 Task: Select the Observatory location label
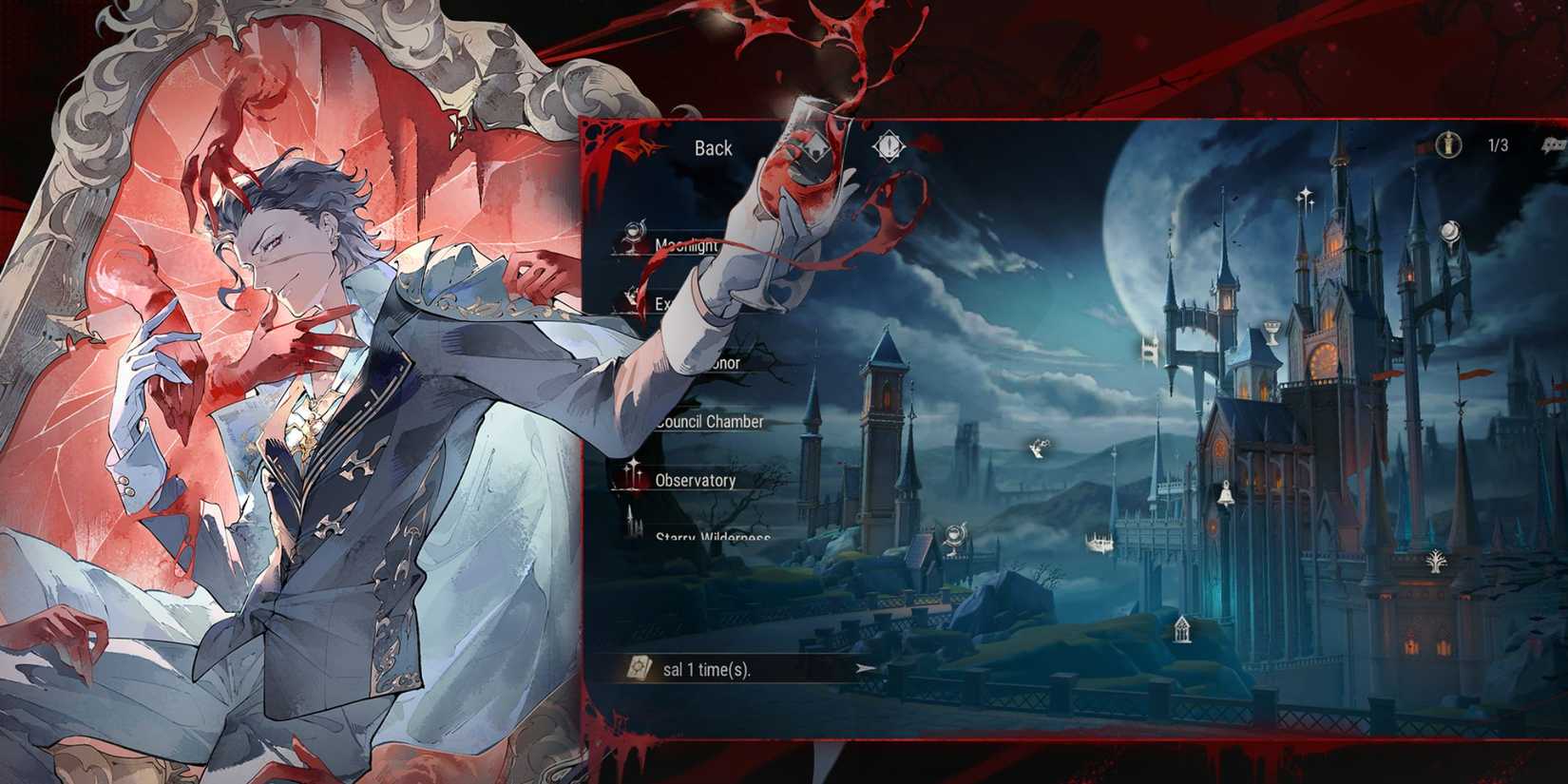pyautogui.click(x=696, y=478)
